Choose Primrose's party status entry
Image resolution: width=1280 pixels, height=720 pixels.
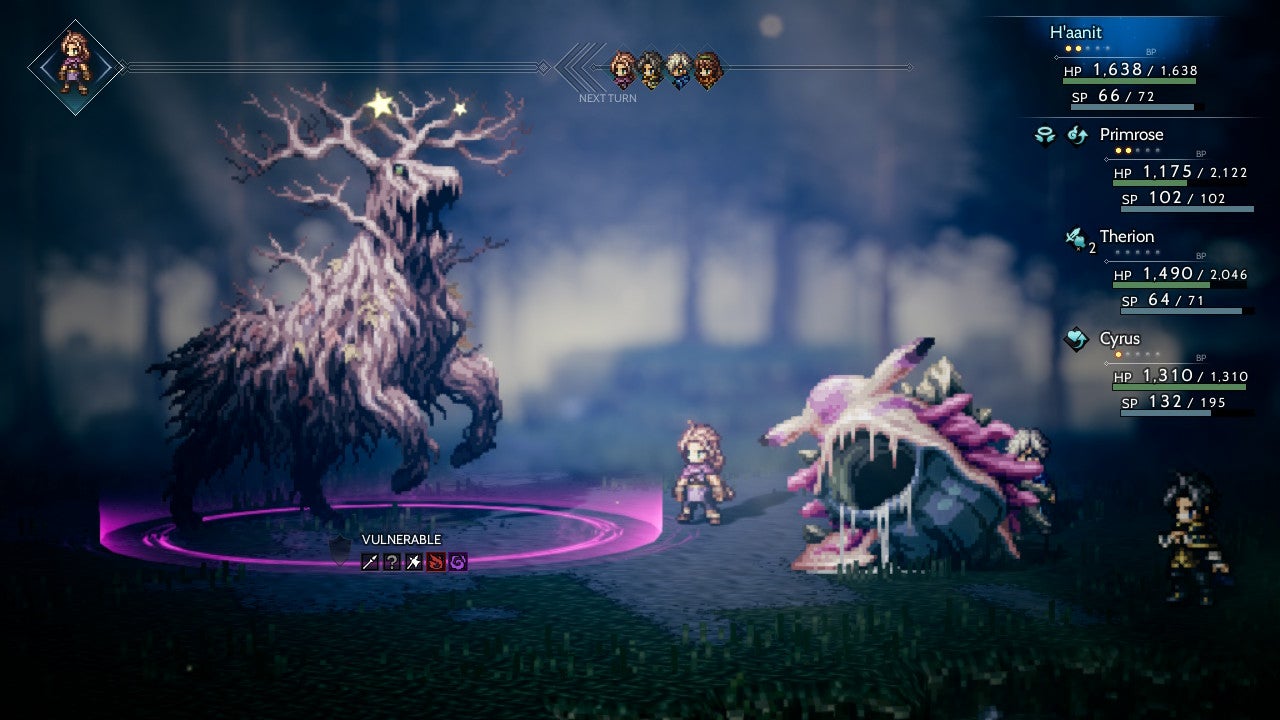coord(1131,135)
